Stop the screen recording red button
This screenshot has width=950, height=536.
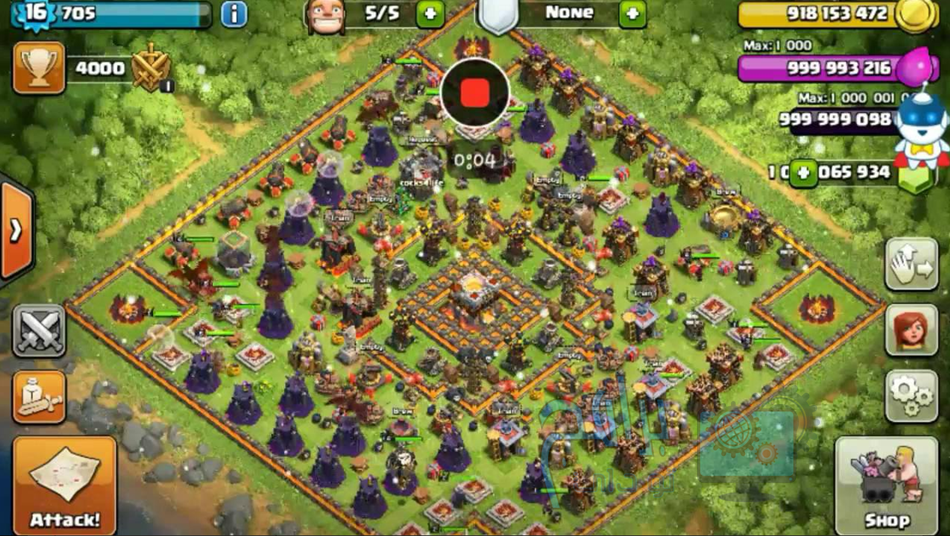[x=475, y=93]
